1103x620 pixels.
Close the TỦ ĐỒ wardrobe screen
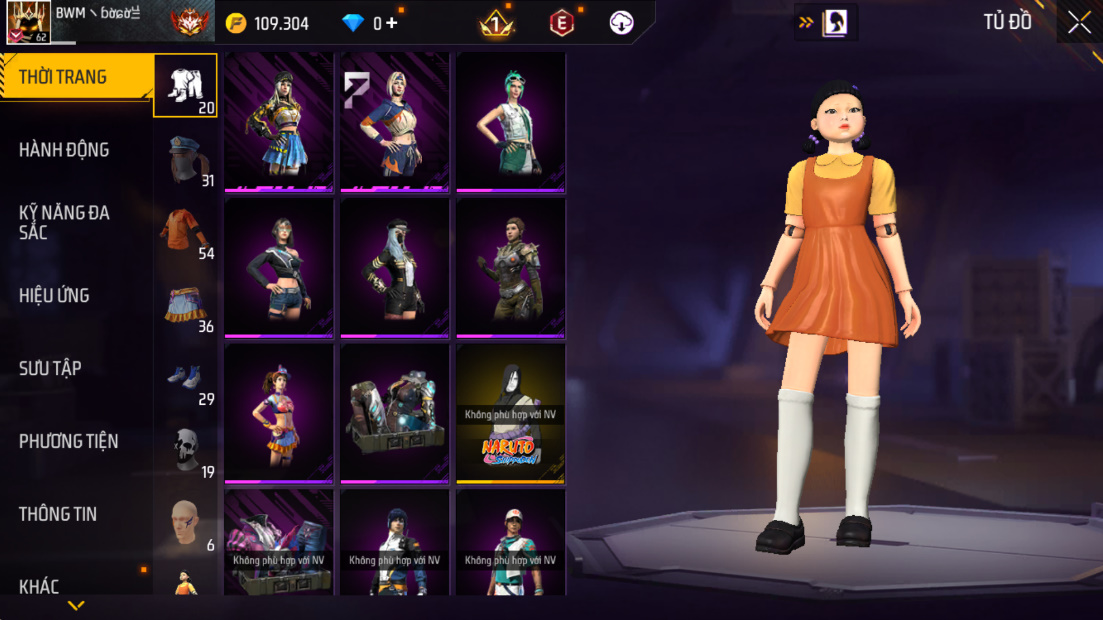tap(1079, 23)
